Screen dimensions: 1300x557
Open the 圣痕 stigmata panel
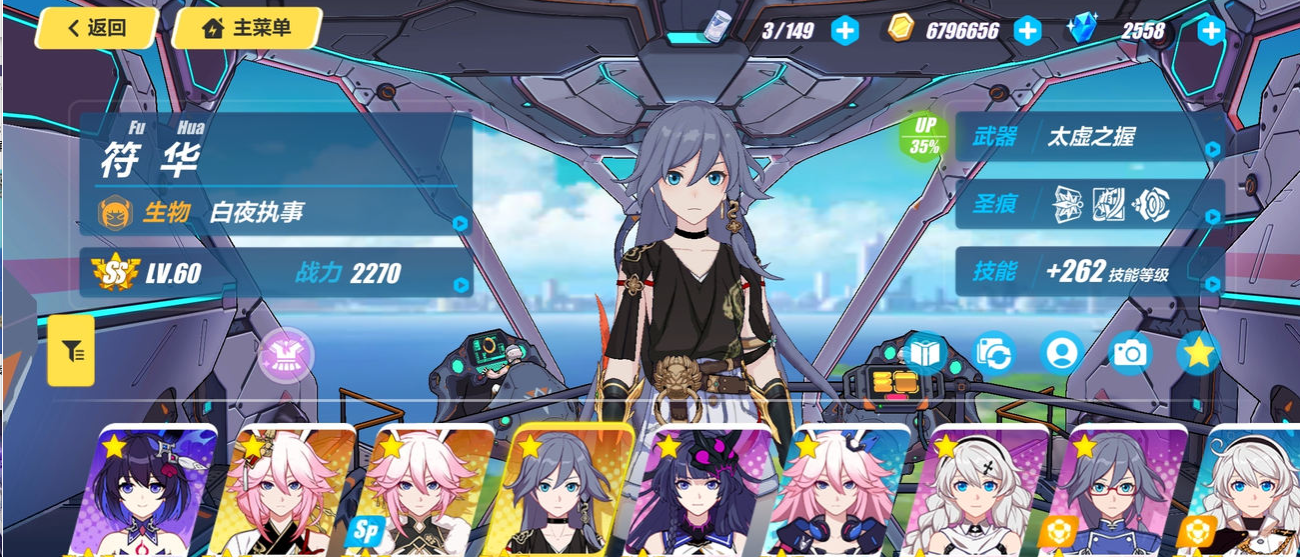coord(1090,205)
